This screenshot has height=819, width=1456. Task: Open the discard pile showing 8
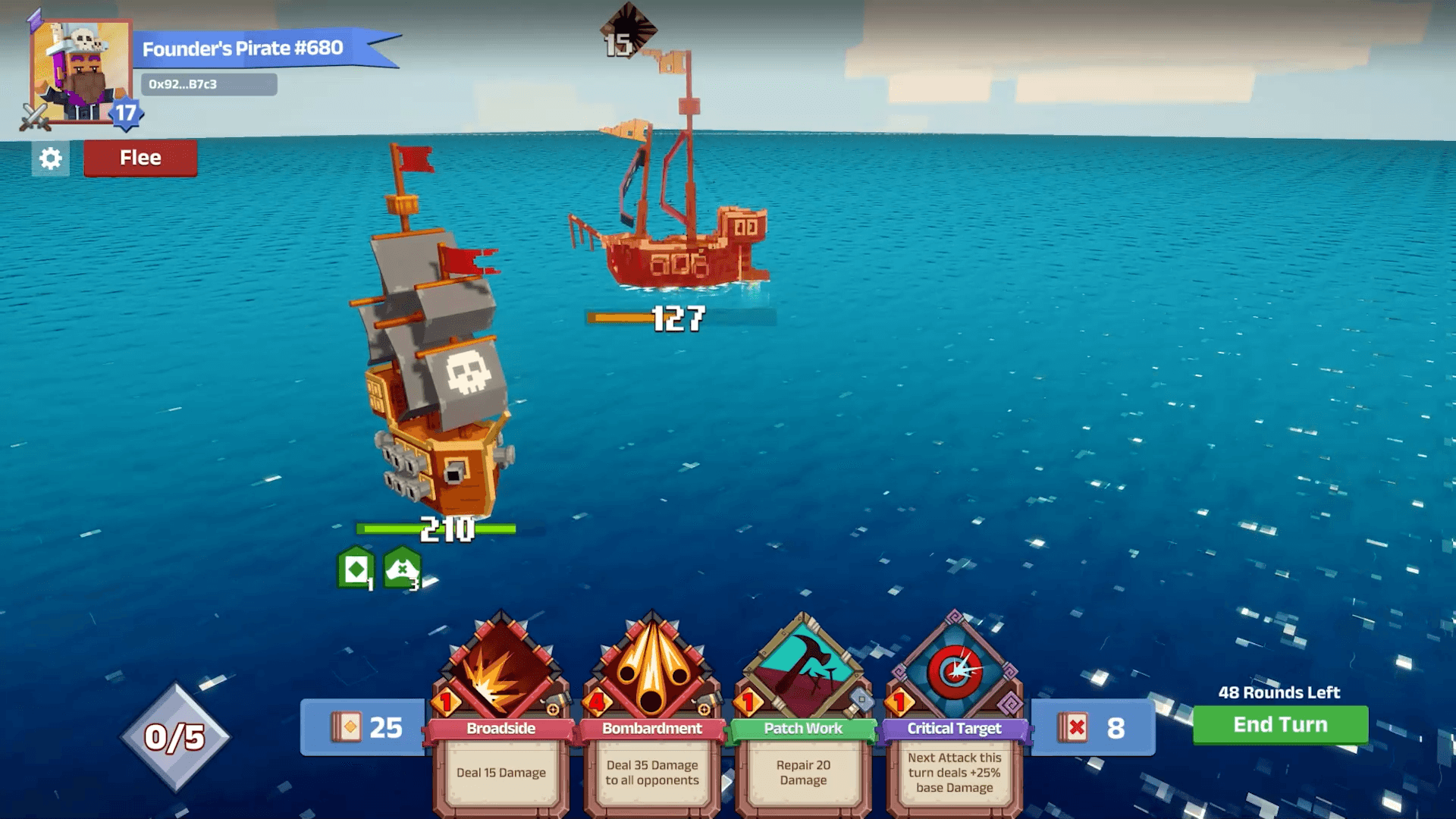click(1093, 728)
